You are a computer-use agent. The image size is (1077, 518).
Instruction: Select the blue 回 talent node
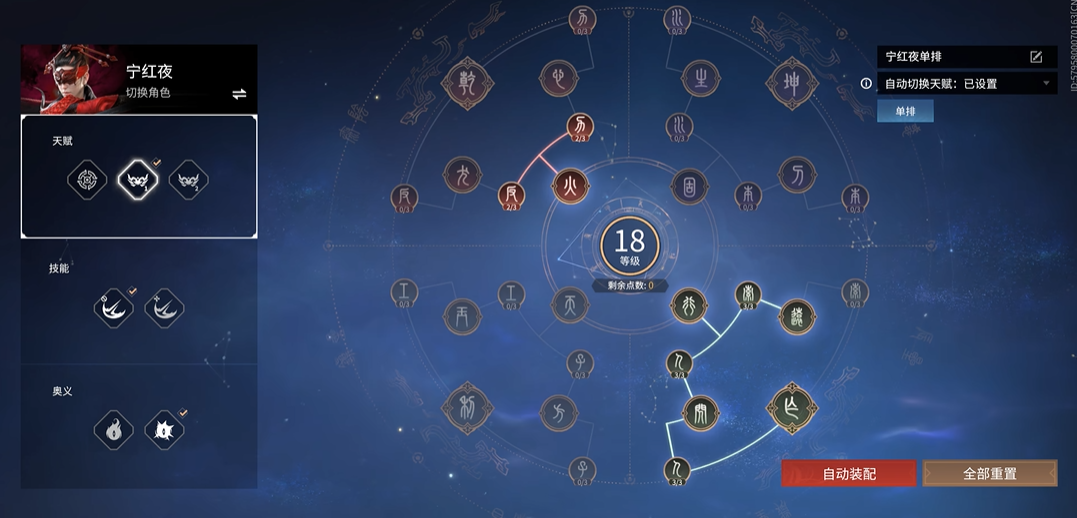(x=689, y=185)
